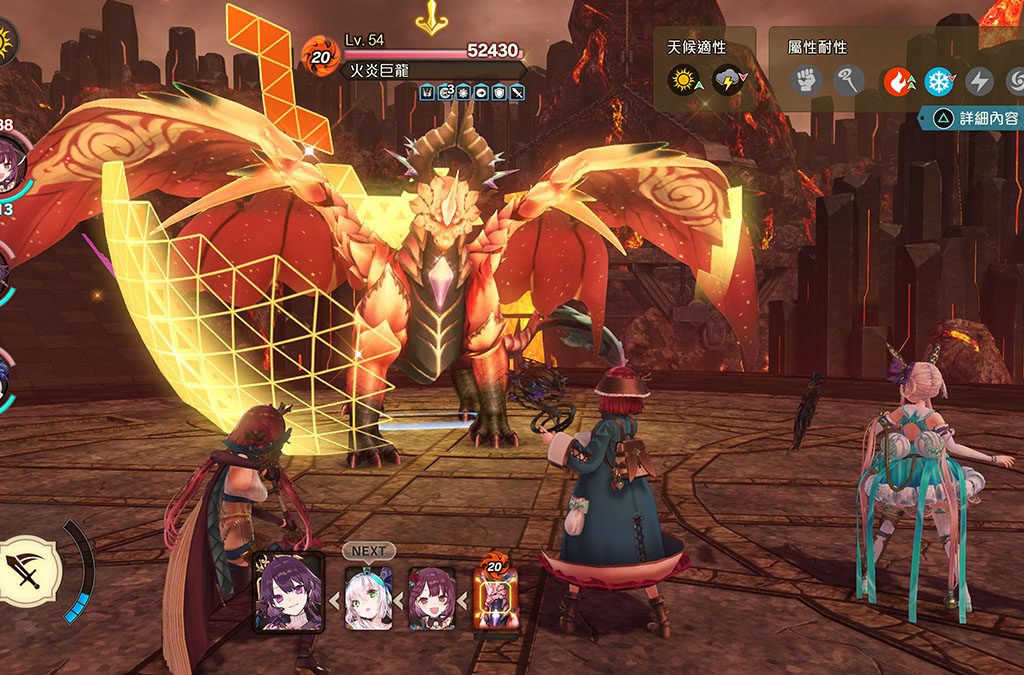The image size is (1024, 675).
Task: Select the smiling red-flower girl's turn portrait
Action: [x=432, y=597]
